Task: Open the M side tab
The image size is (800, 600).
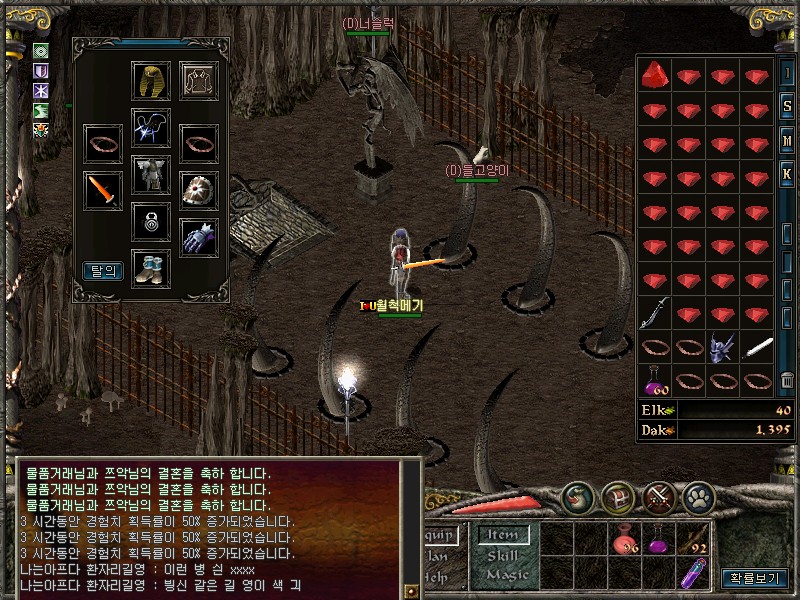Action: tap(787, 142)
